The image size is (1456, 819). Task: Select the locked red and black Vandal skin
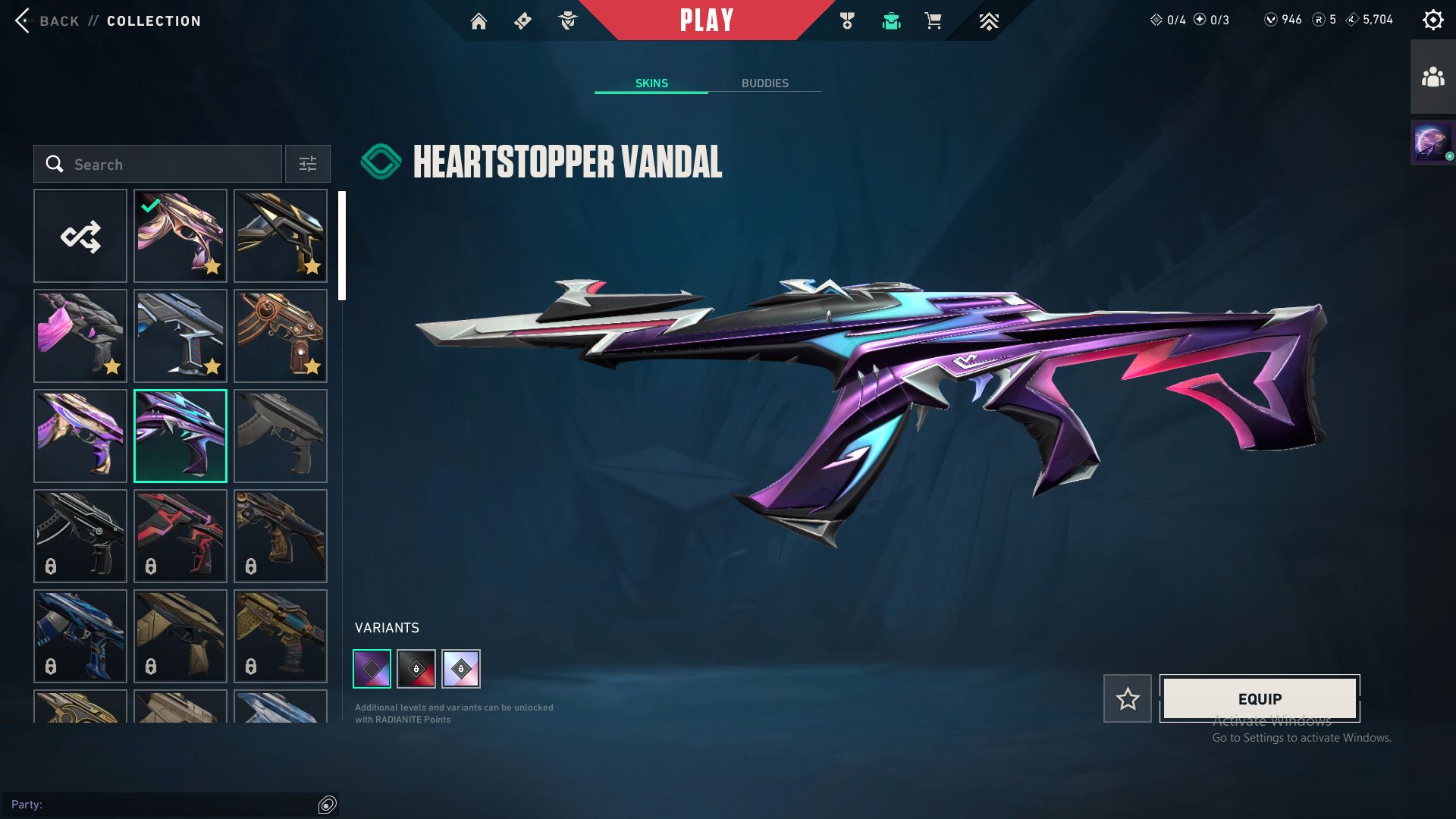pyautogui.click(x=180, y=536)
